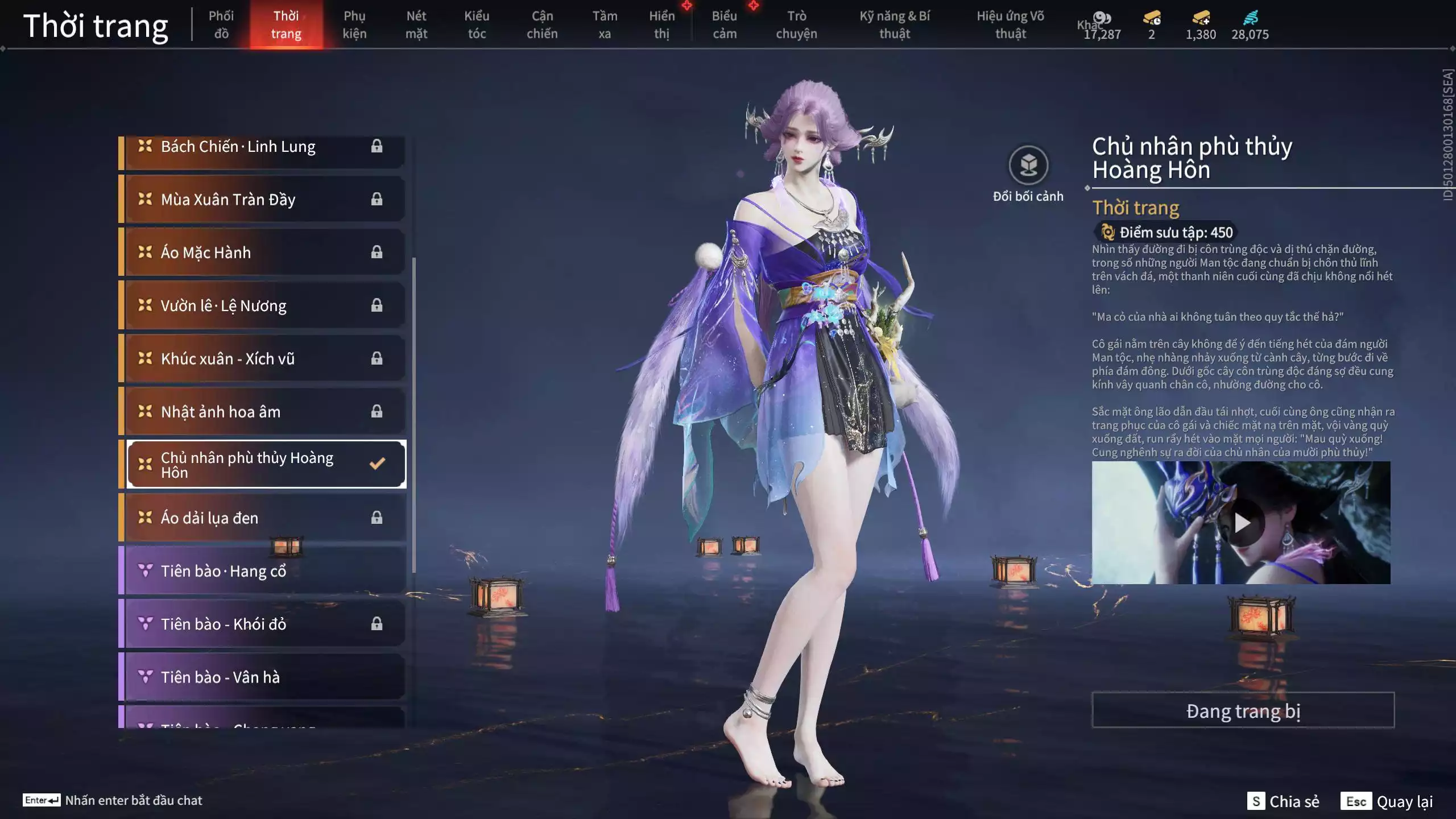
Task: Click the Đang trang bị button
Action: click(1243, 710)
